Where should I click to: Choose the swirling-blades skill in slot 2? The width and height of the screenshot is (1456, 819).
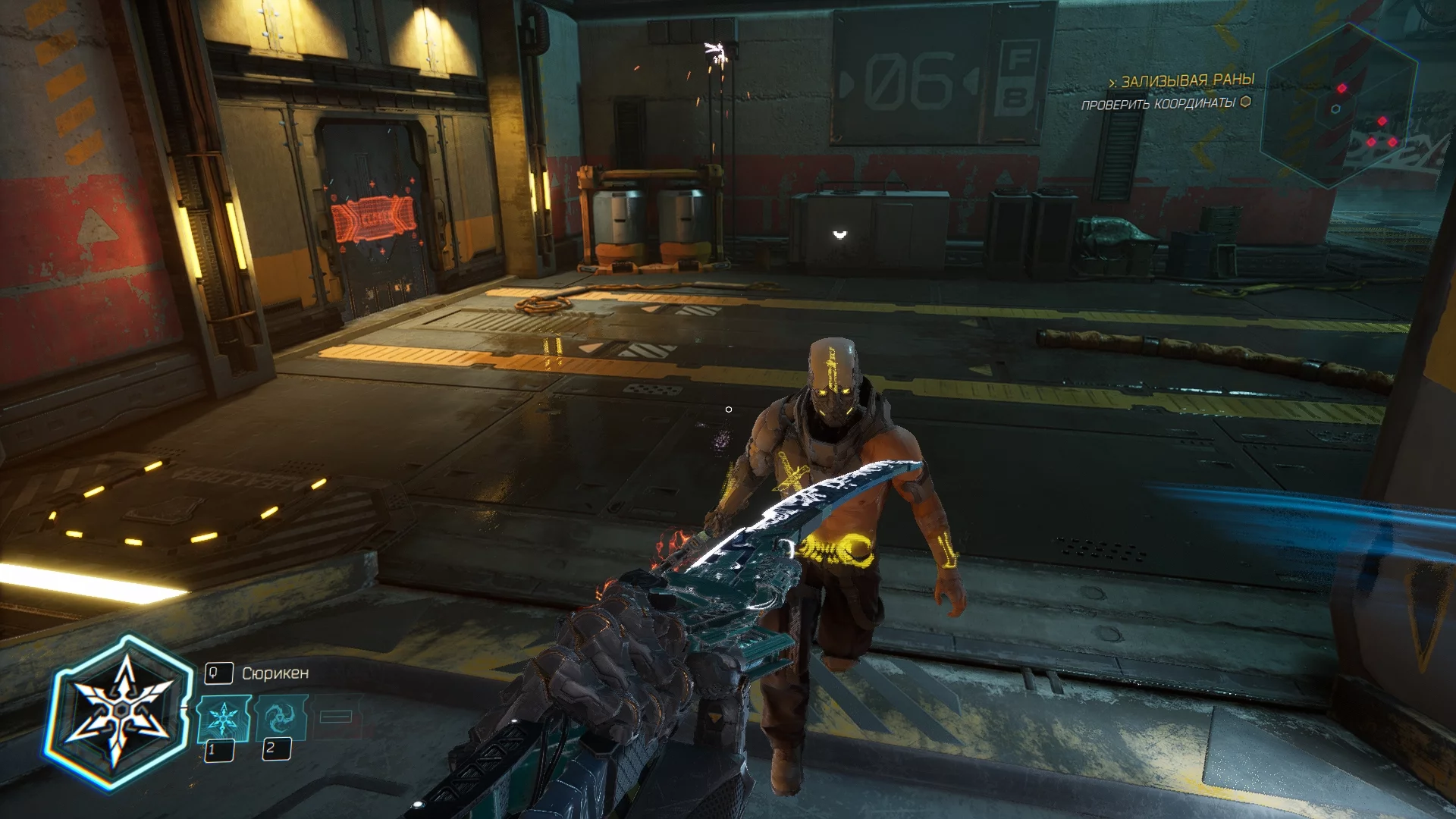coord(281,717)
